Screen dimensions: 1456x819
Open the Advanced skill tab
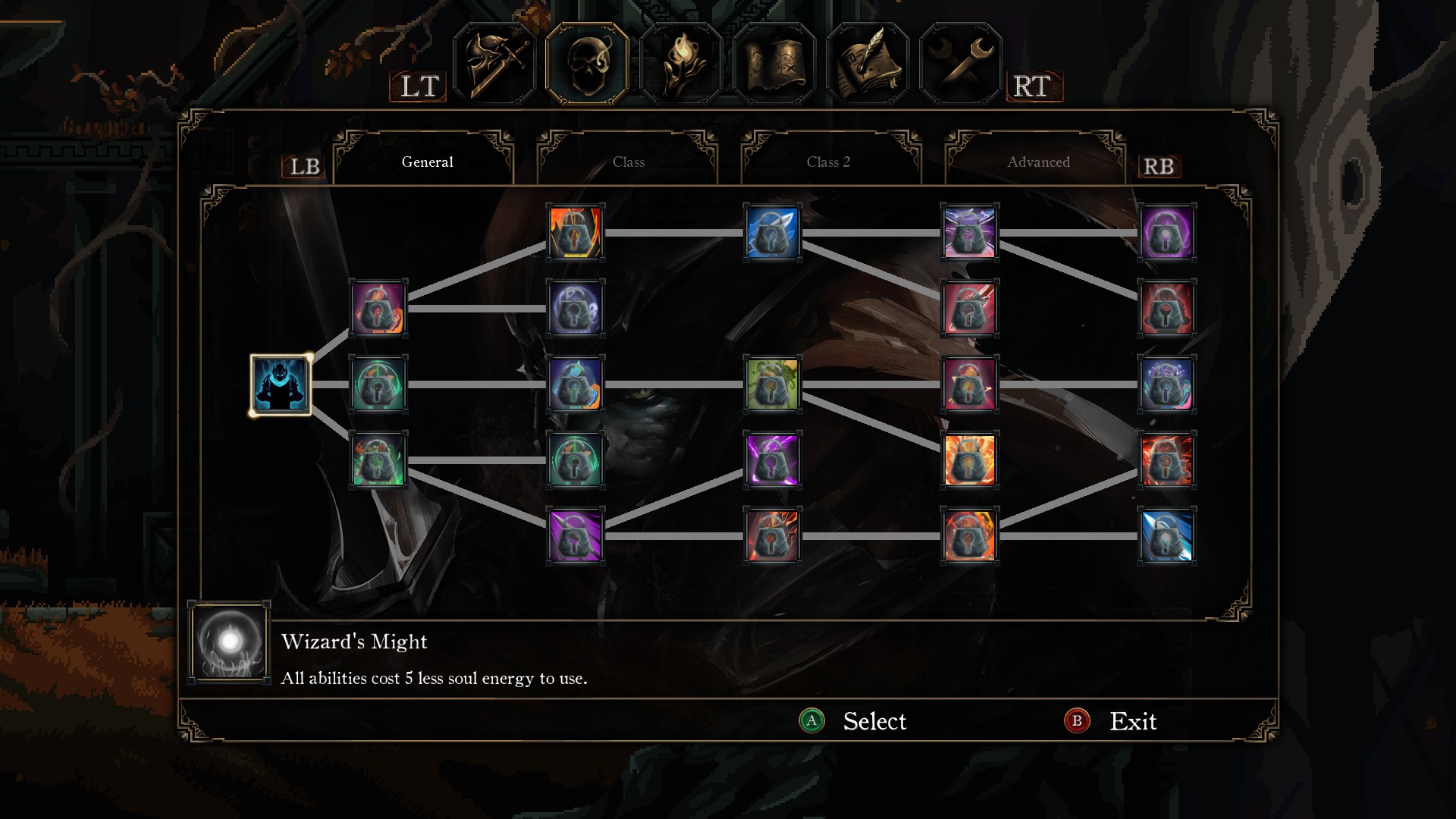tap(1037, 162)
